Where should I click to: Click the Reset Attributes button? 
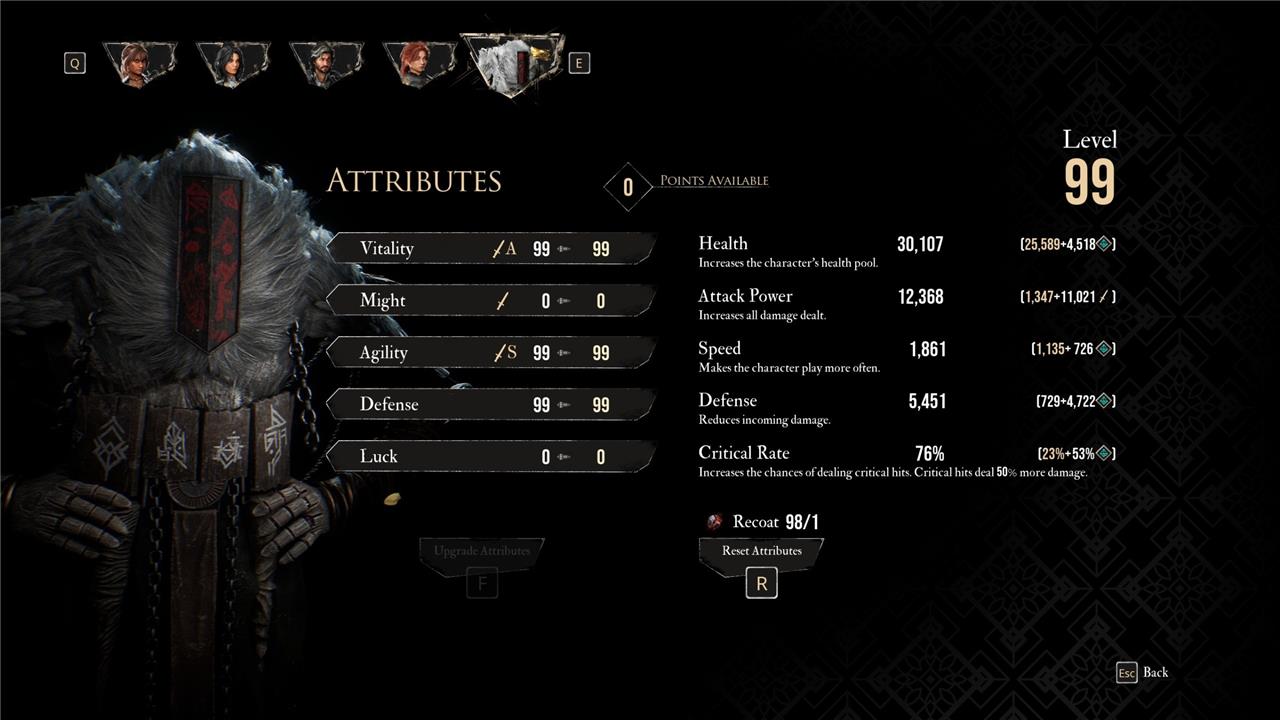761,550
